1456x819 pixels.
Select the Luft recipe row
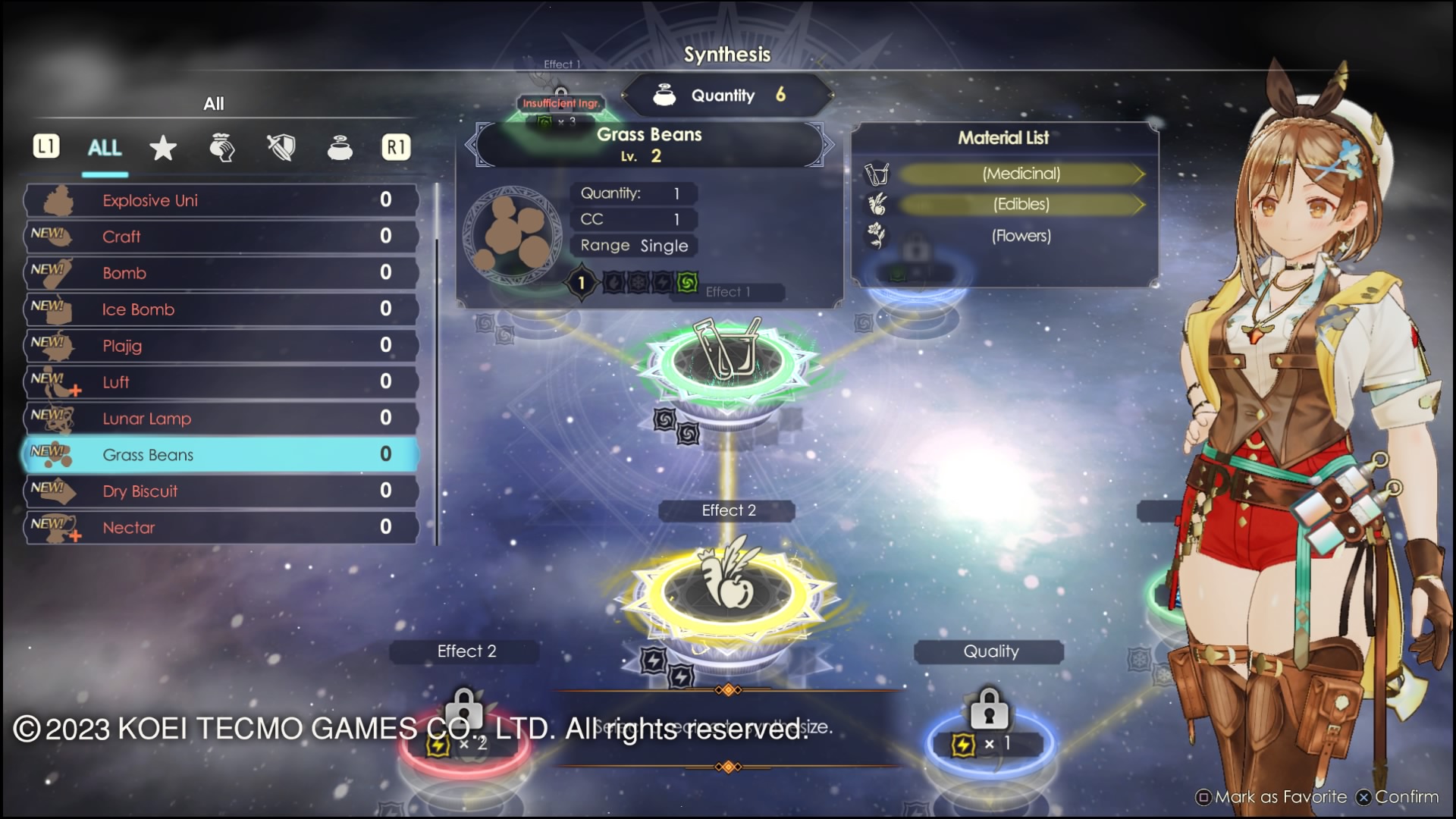click(x=221, y=382)
